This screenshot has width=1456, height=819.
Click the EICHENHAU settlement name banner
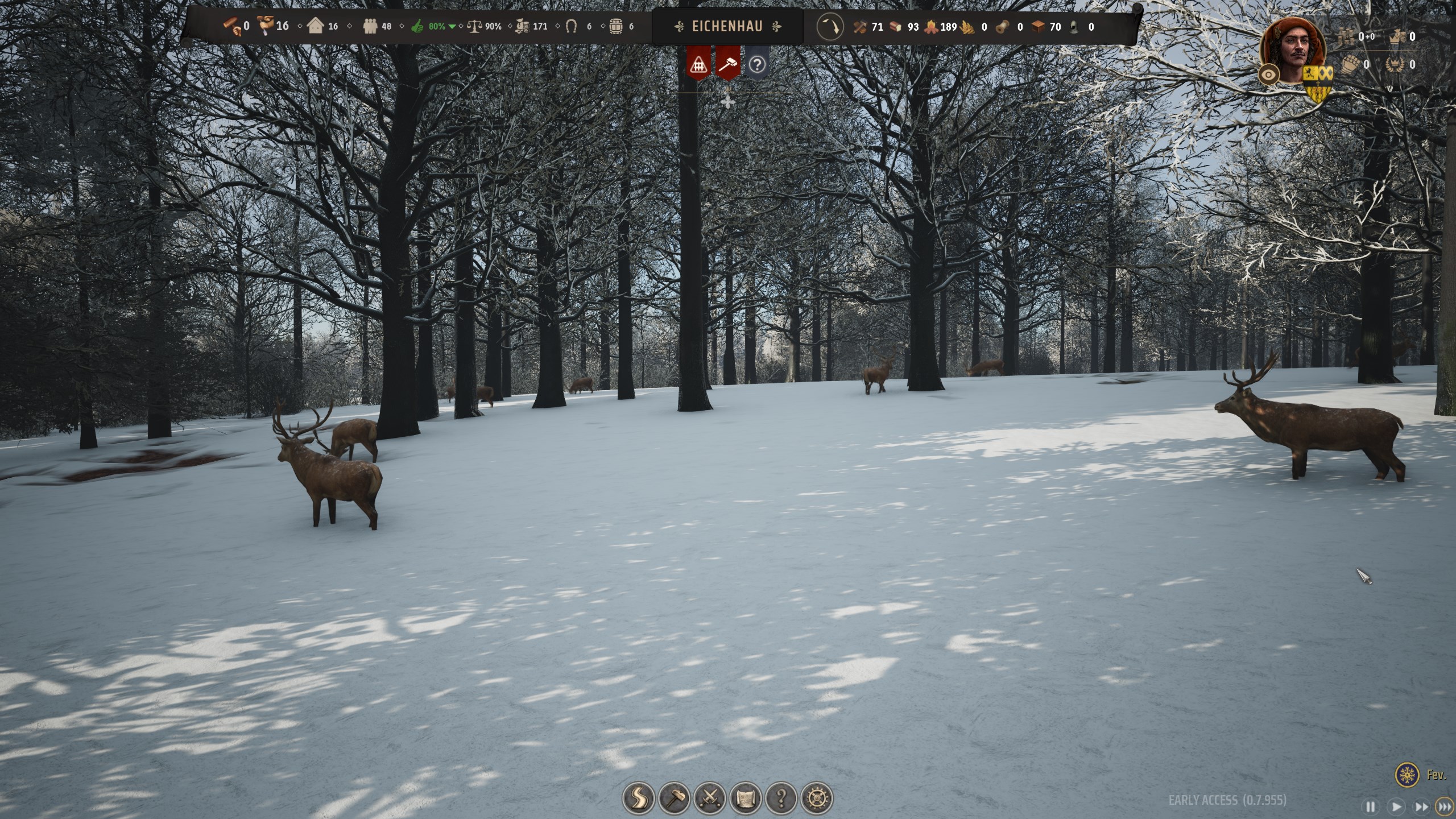(x=727, y=26)
